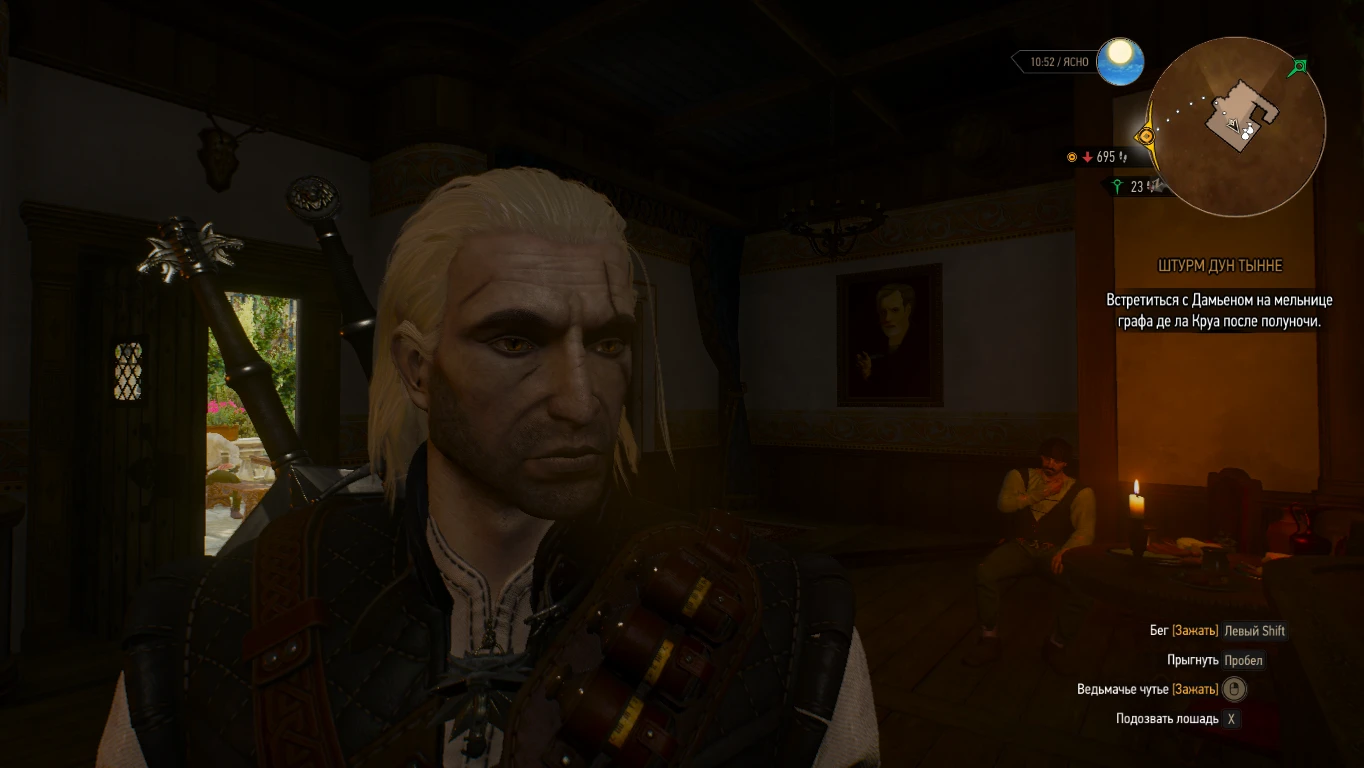Click the moon day-night icon beside the clock

point(1121,60)
